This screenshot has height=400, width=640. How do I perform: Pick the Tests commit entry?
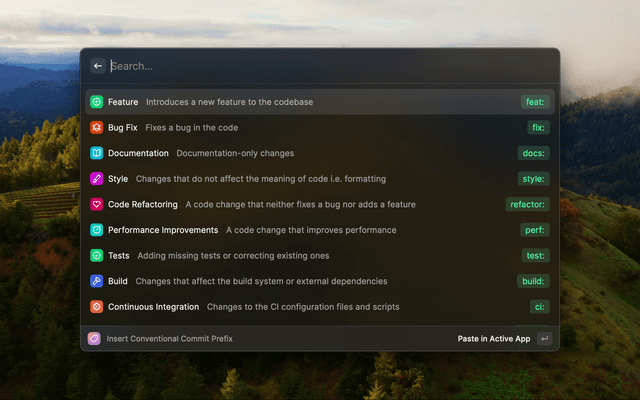coord(320,255)
